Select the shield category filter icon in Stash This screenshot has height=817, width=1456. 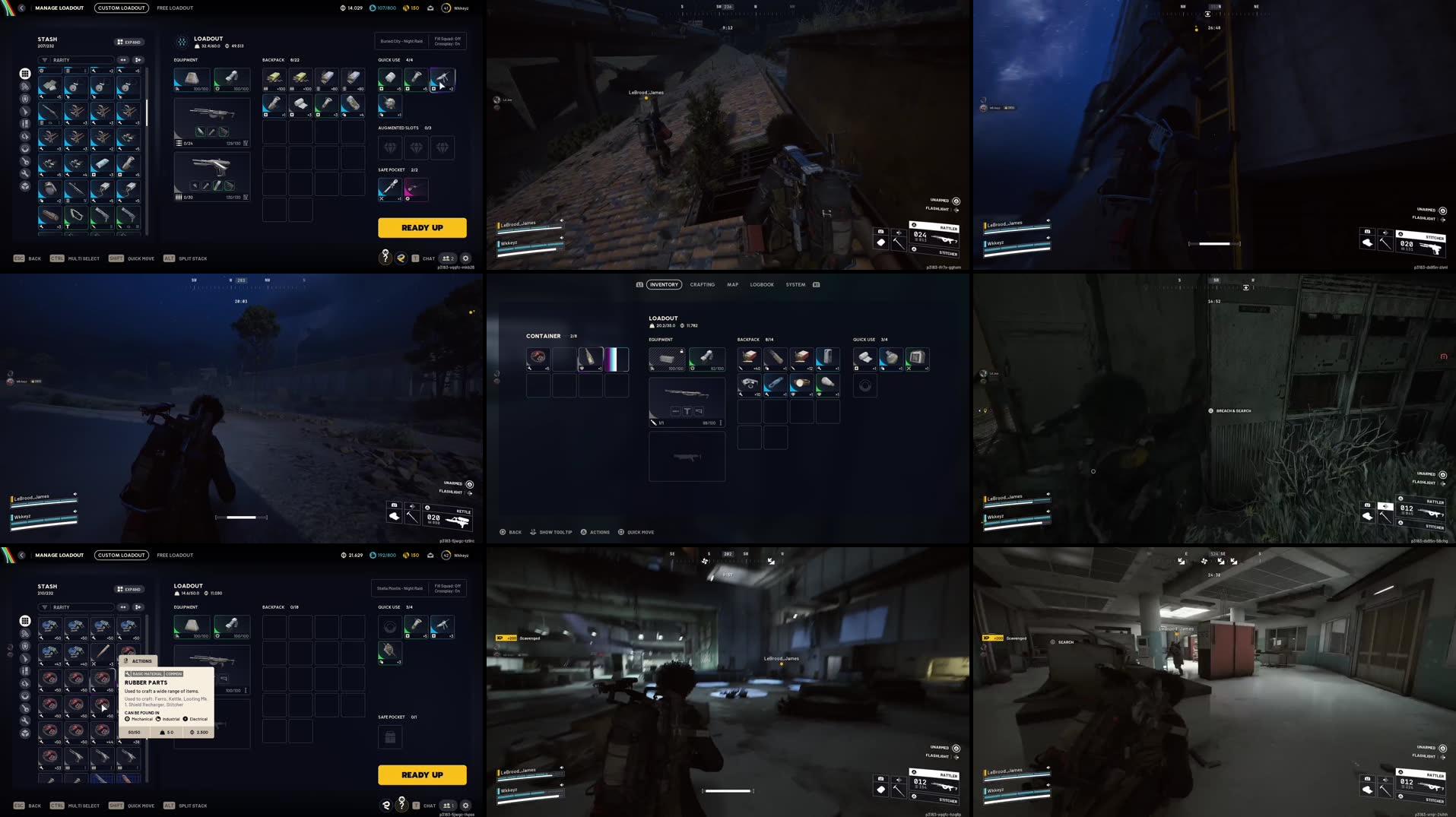pyautogui.click(x=25, y=99)
